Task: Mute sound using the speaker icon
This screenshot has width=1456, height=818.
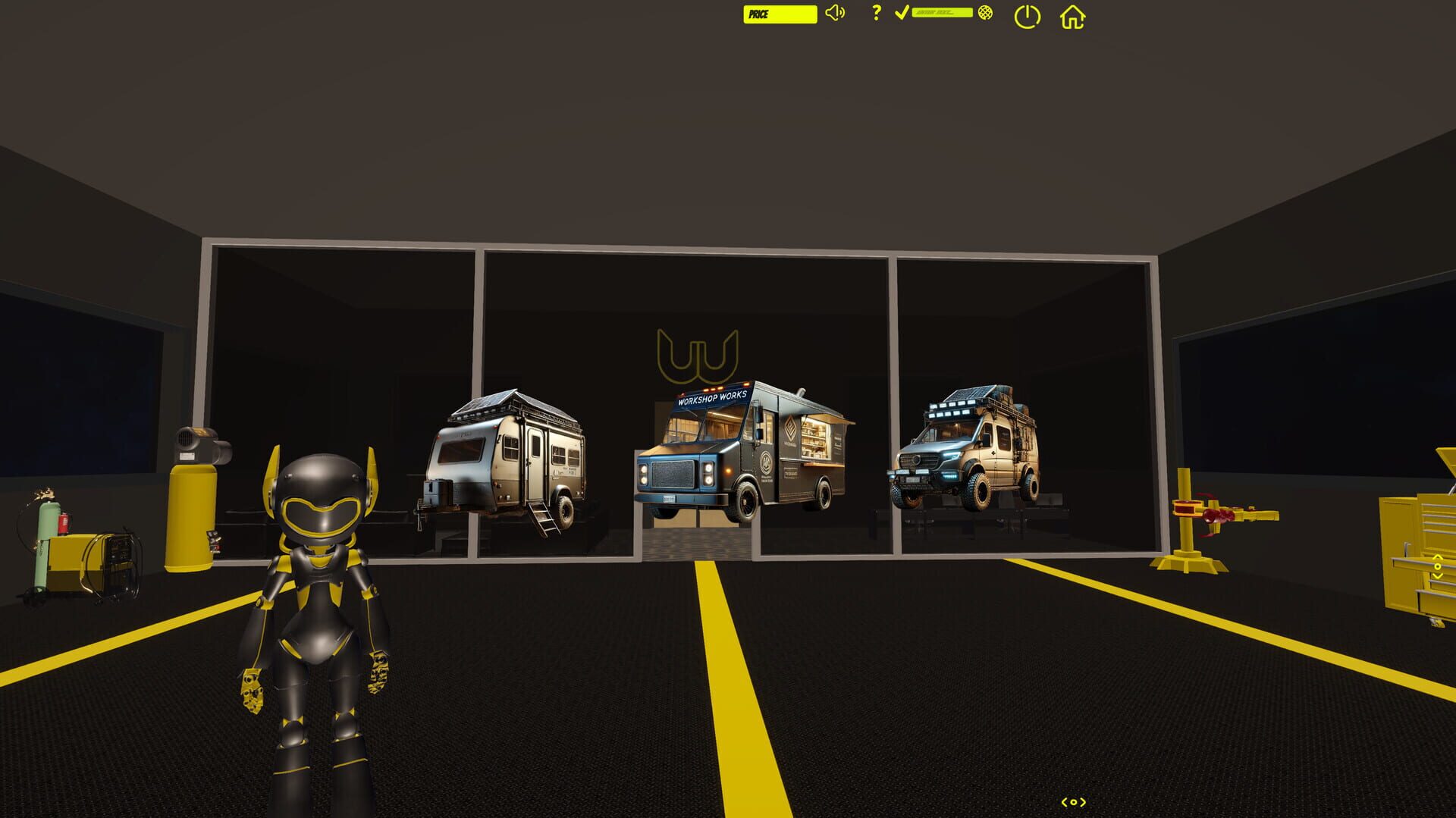Action: pos(836,13)
